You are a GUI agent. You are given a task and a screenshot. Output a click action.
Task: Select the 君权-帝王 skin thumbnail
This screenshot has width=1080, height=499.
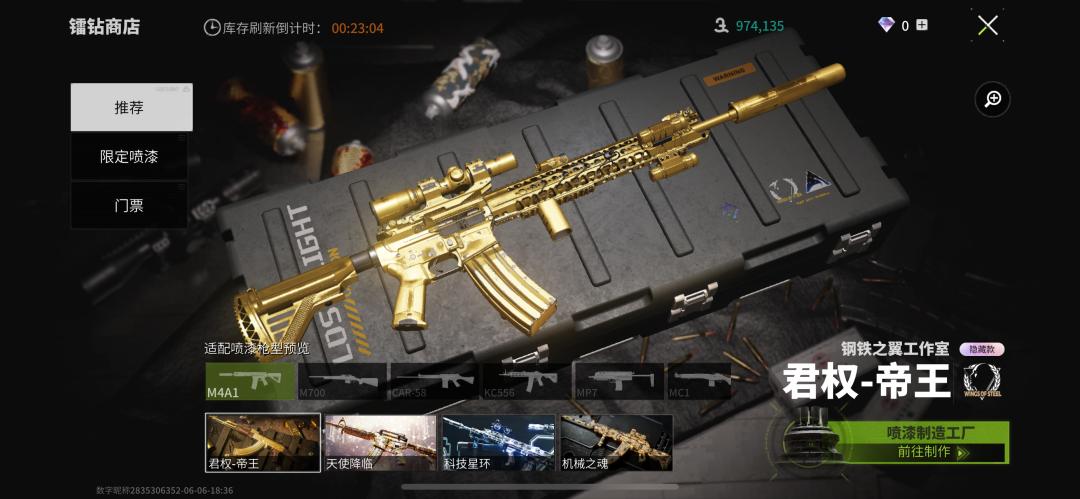click(x=263, y=442)
